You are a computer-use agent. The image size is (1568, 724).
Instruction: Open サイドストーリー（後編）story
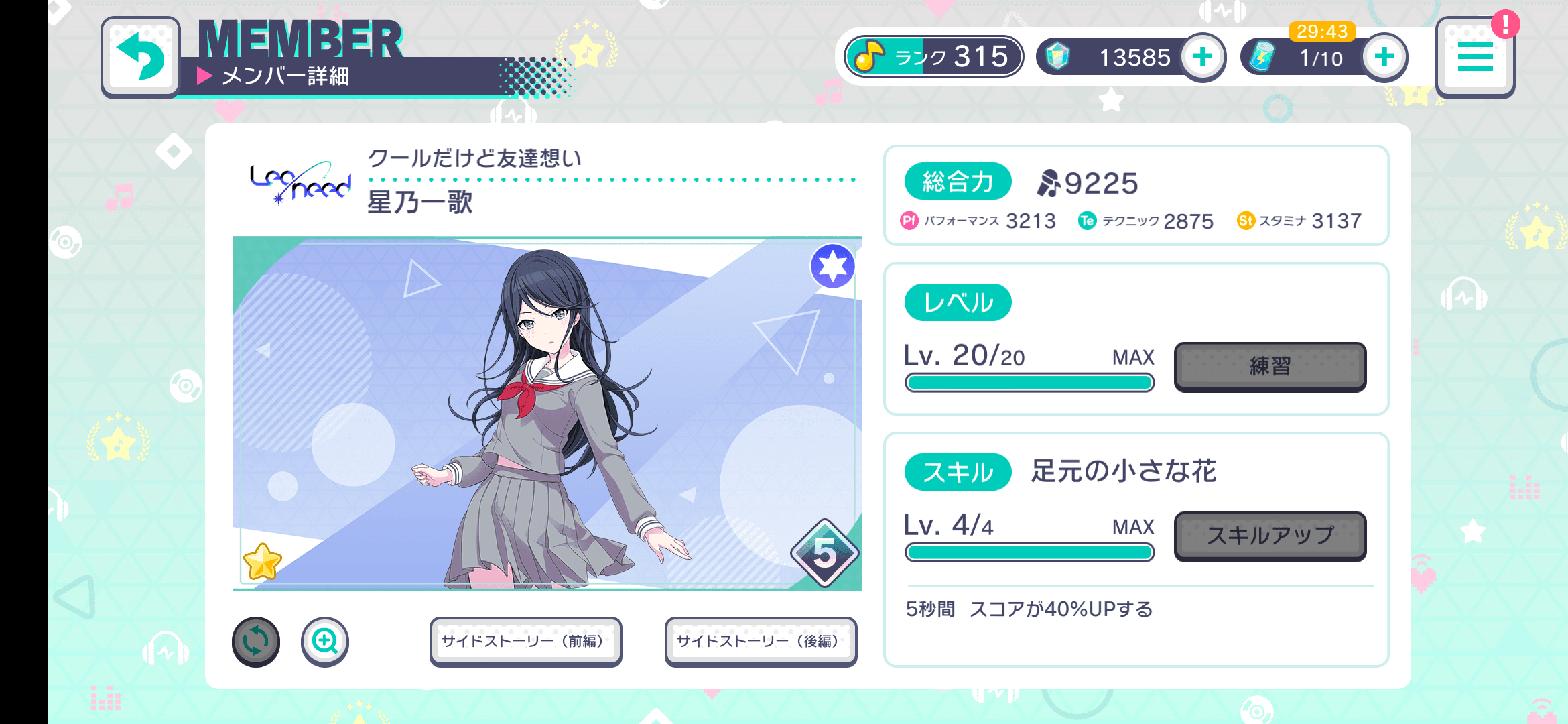(761, 641)
